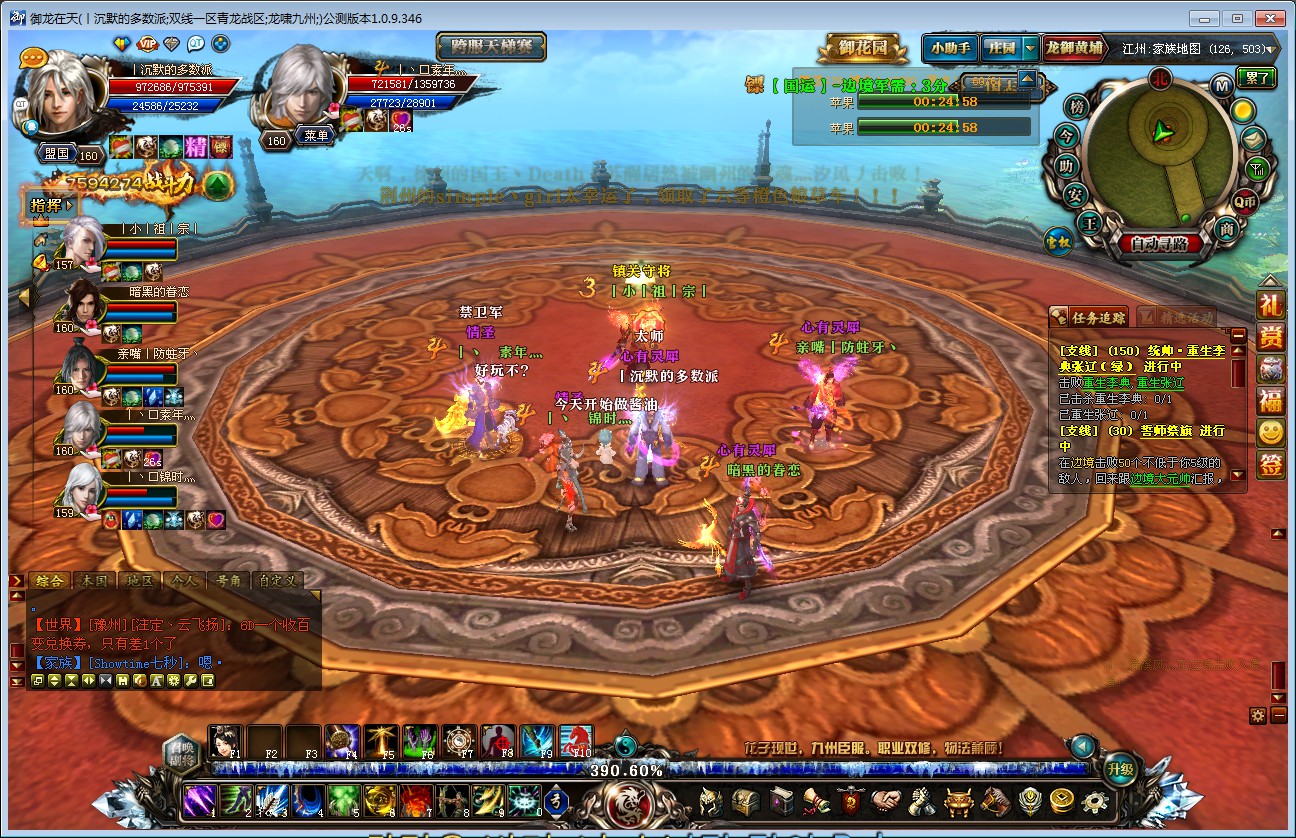Viewport: 1296px width, 838px height.
Task: Close the game window
Action: coord(1269,18)
